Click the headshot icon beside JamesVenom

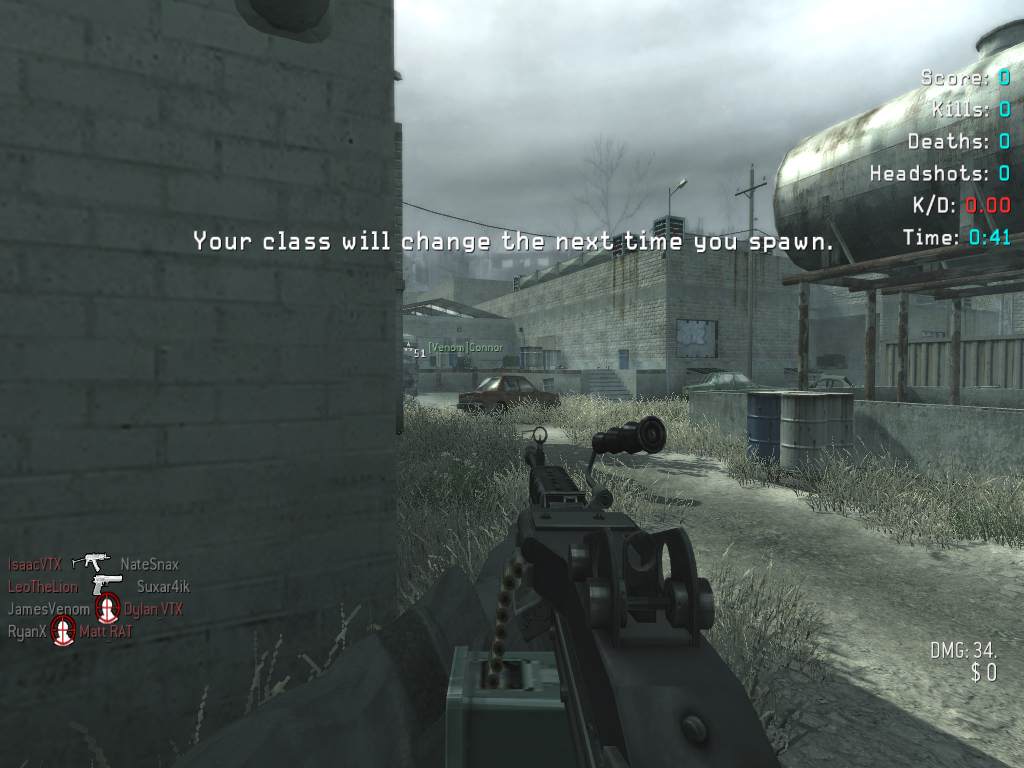(107, 607)
